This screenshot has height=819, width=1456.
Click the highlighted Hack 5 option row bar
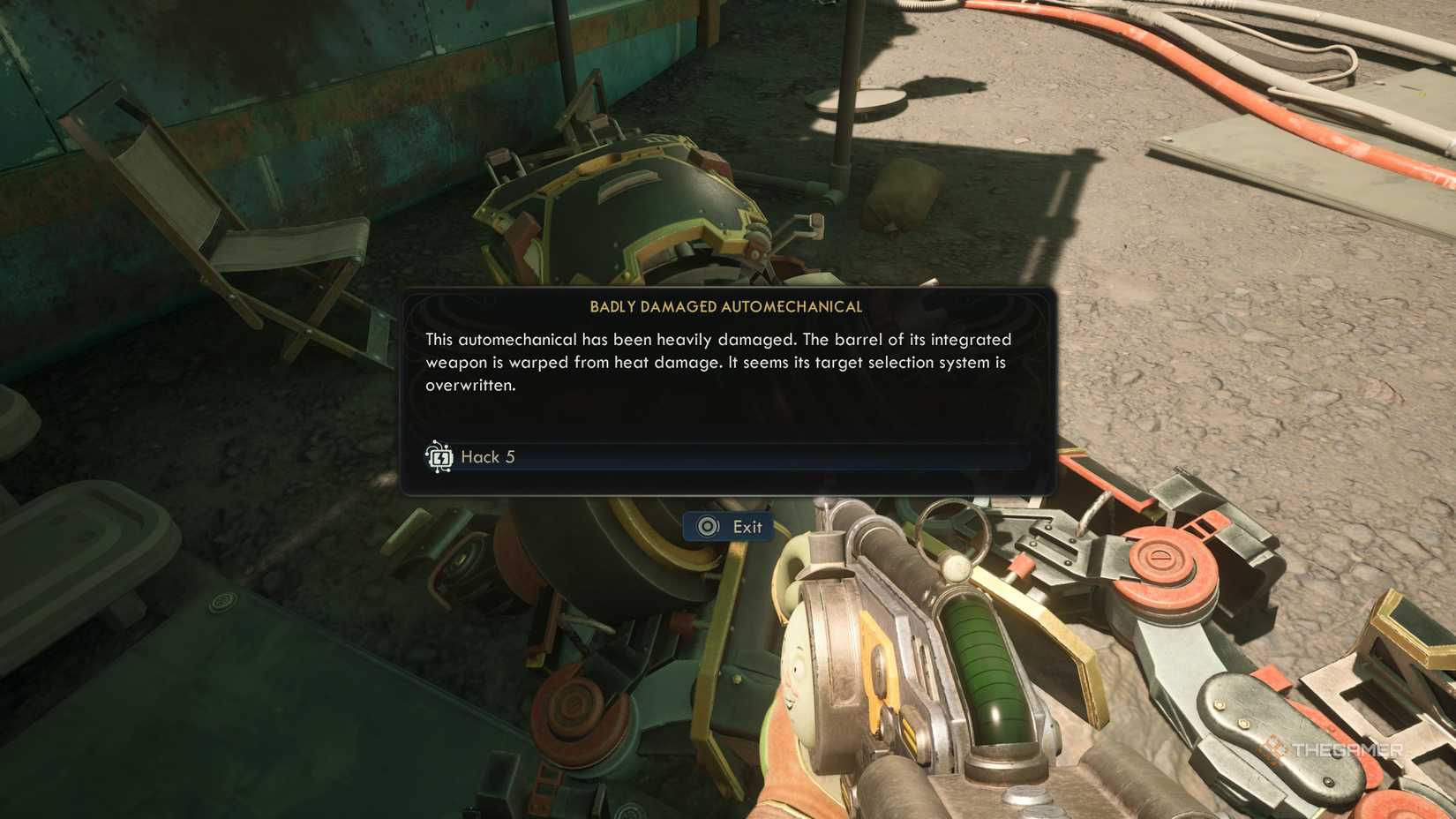point(732,457)
